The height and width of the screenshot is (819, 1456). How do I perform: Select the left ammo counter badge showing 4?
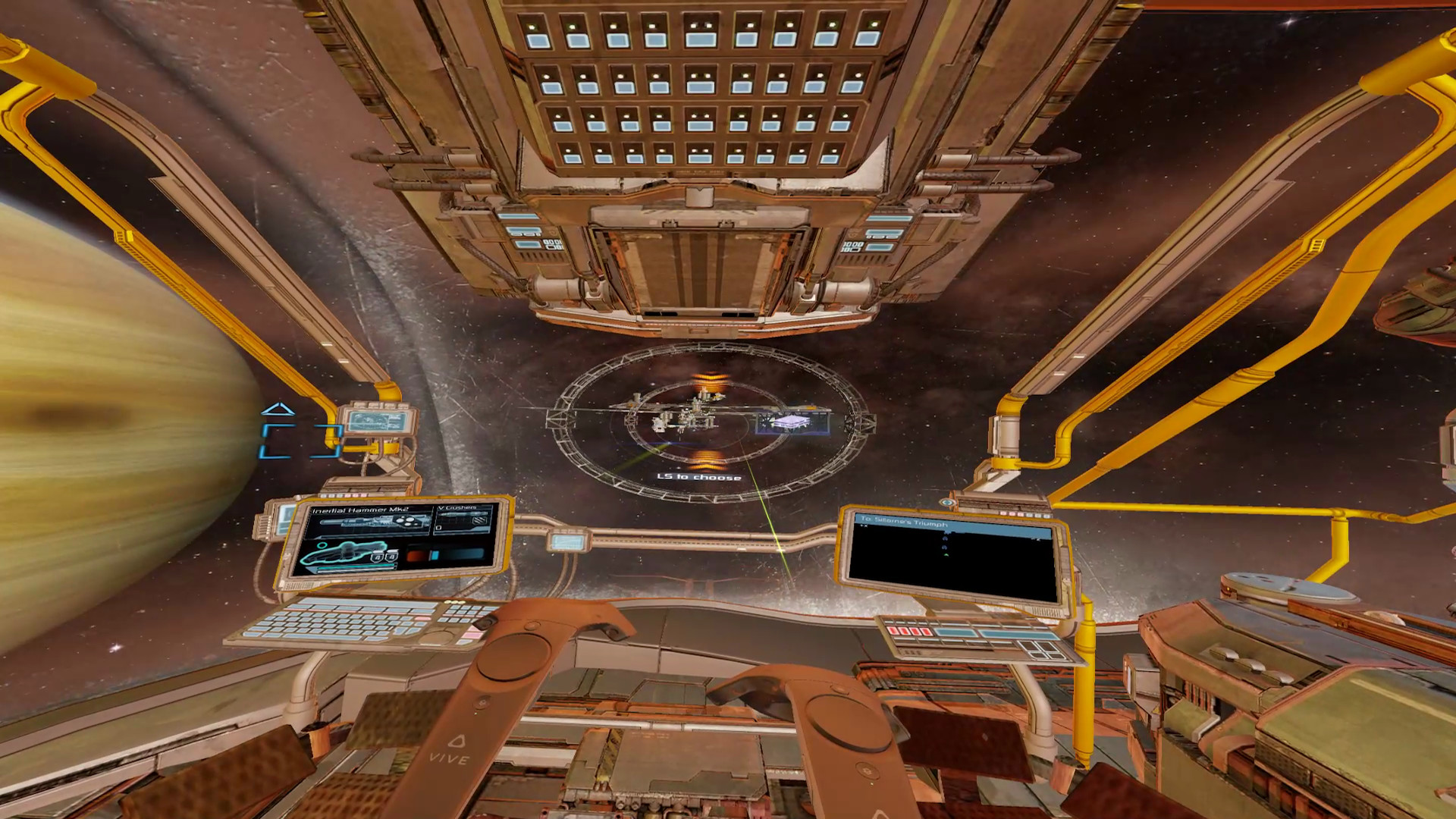(x=377, y=558)
